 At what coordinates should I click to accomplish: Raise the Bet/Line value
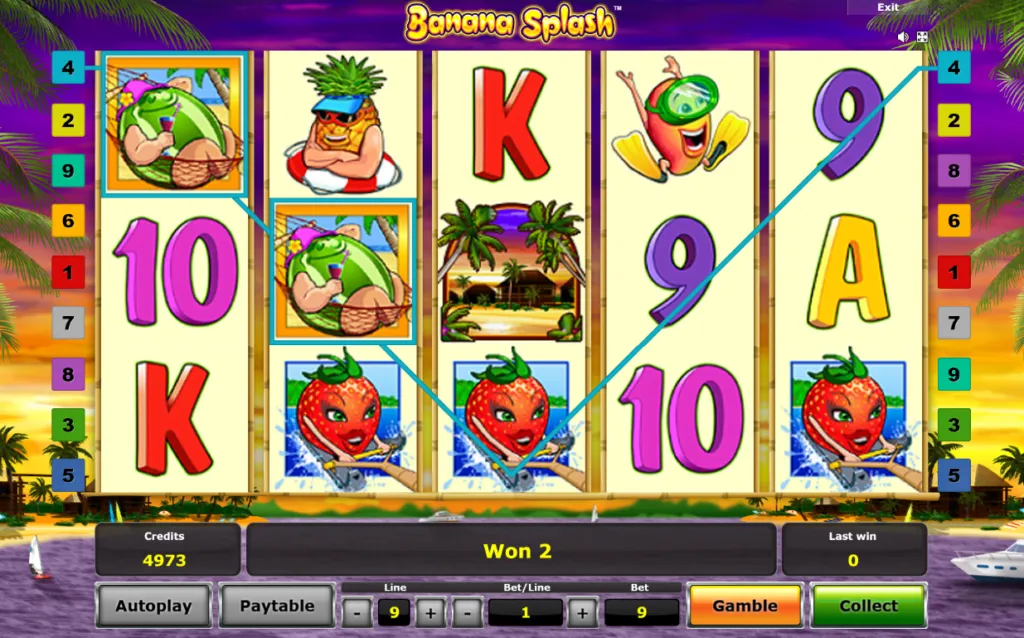tap(583, 612)
